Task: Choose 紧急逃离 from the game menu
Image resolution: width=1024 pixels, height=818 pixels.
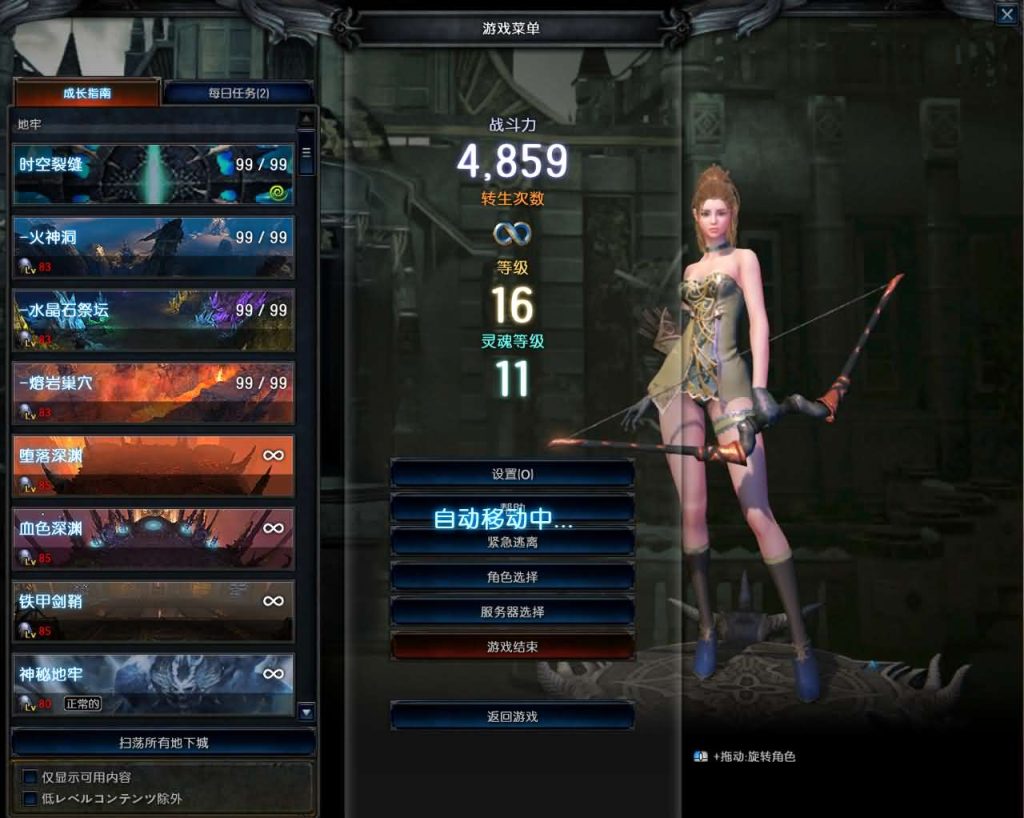Action: click(x=512, y=541)
